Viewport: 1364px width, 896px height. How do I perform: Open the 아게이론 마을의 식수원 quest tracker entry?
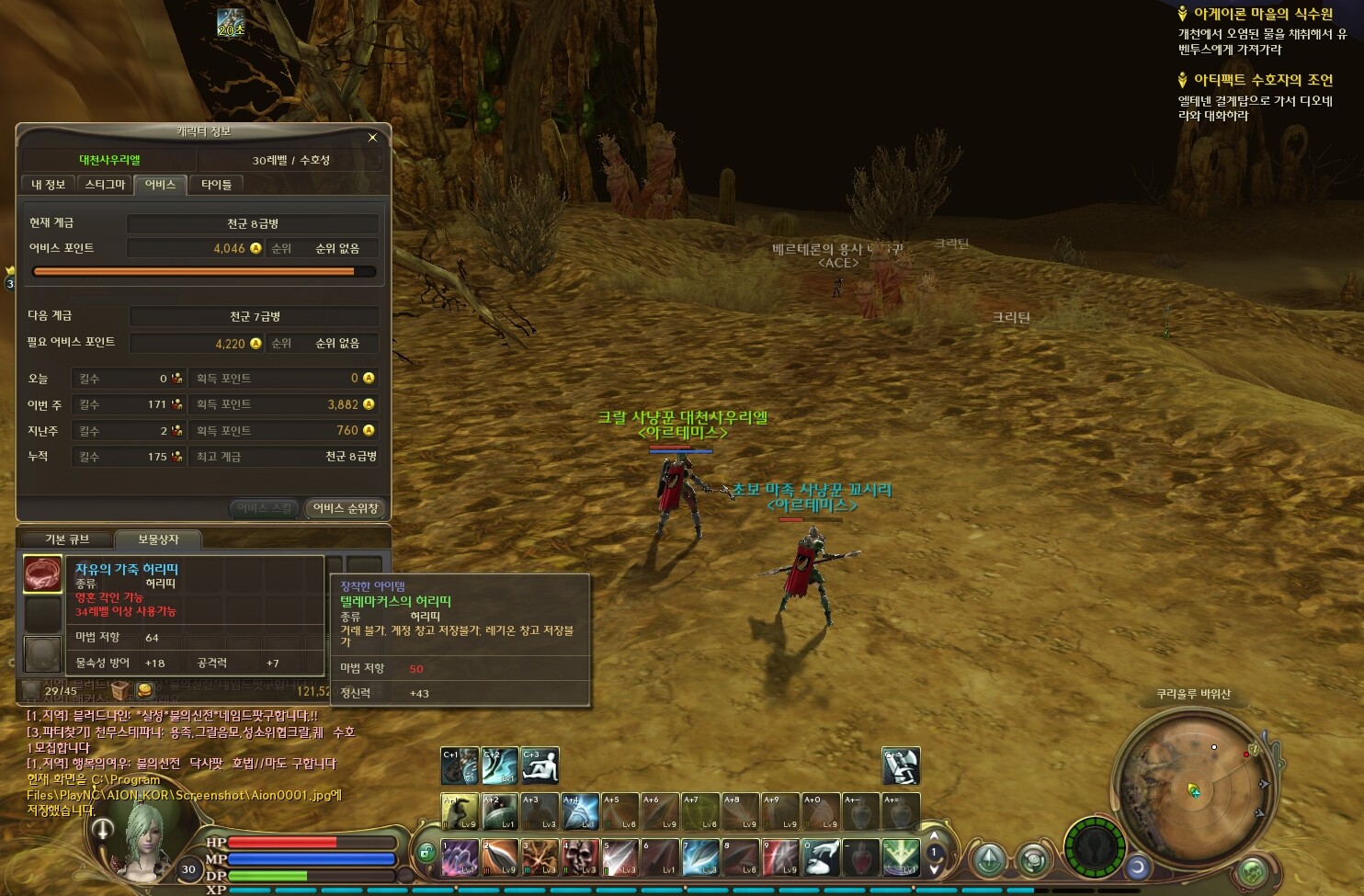click(x=1262, y=15)
